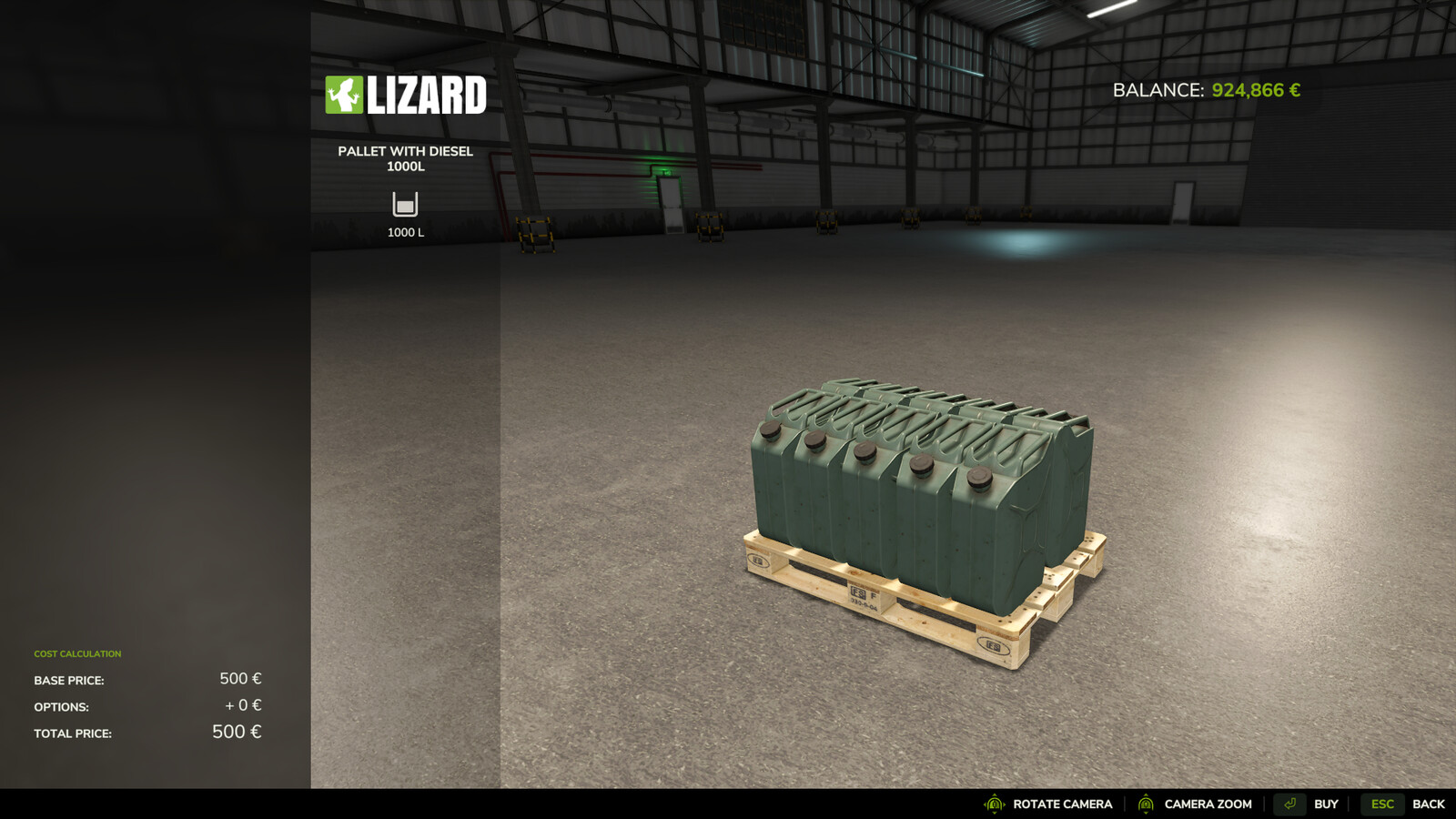Select the fill-level capacity icon under the title

click(x=404, y=205)
